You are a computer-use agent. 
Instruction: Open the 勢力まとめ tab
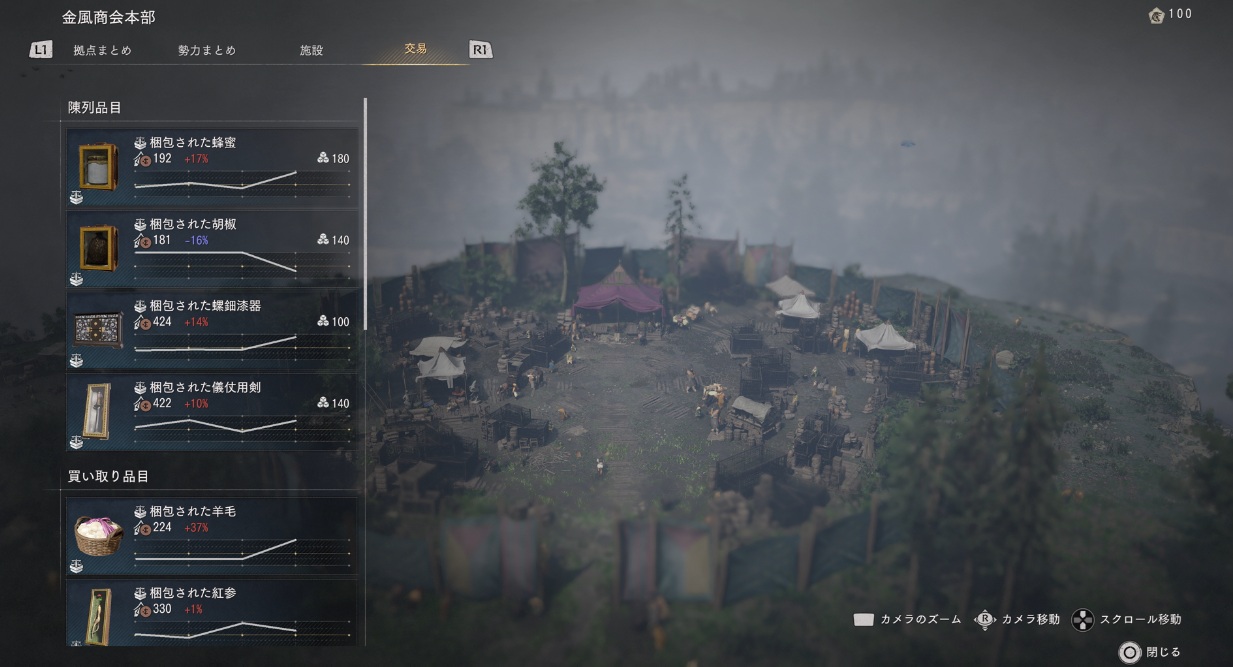tap(207, 50)
